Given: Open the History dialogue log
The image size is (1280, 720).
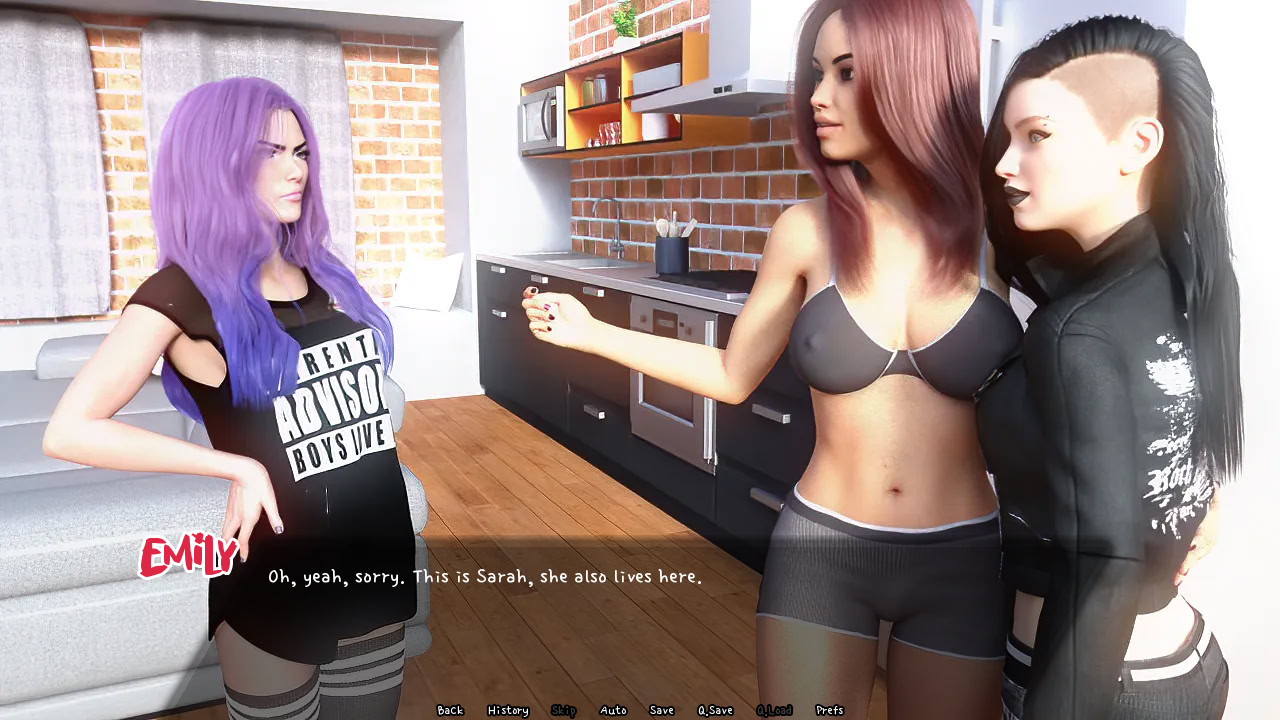Looking at the screenshot, I should point(507,709).
